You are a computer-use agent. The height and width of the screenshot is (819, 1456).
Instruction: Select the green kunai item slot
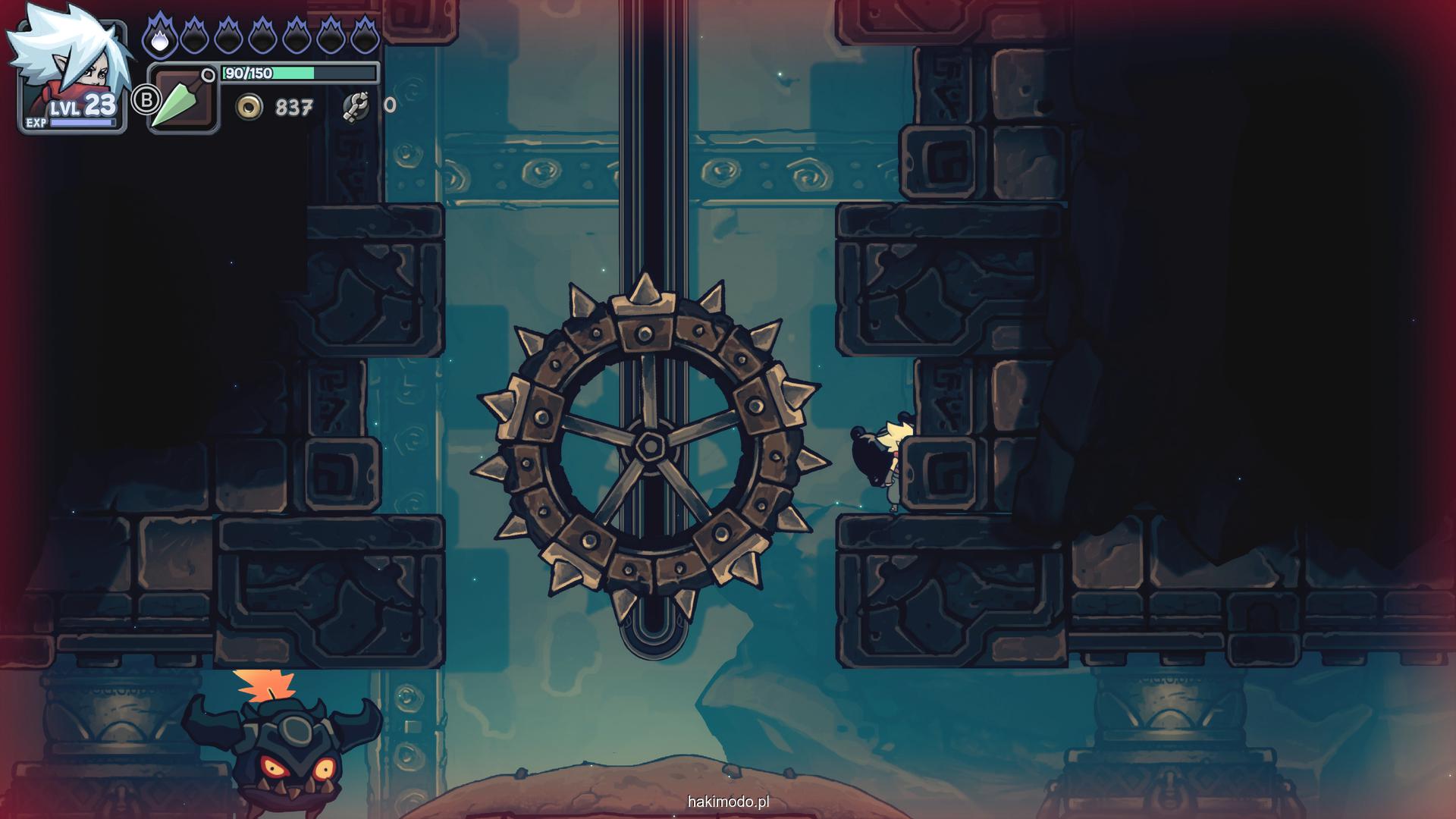pyautogui.click(x=183, y=99)
